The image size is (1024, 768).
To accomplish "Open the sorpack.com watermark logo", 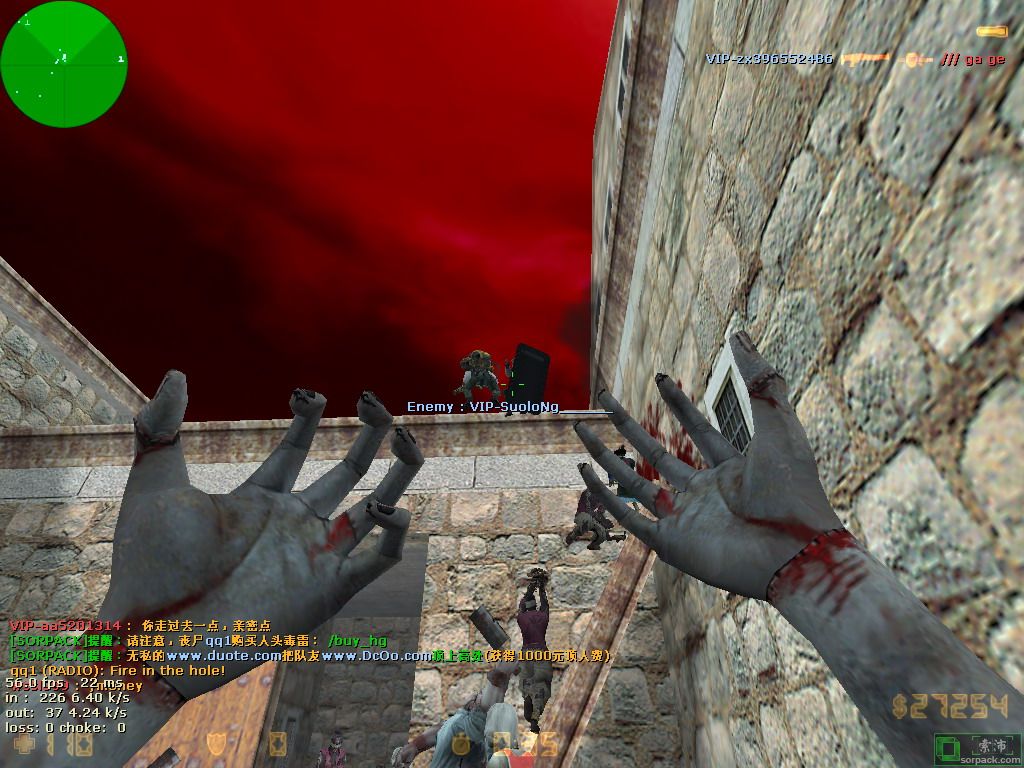I will (975, 748).
